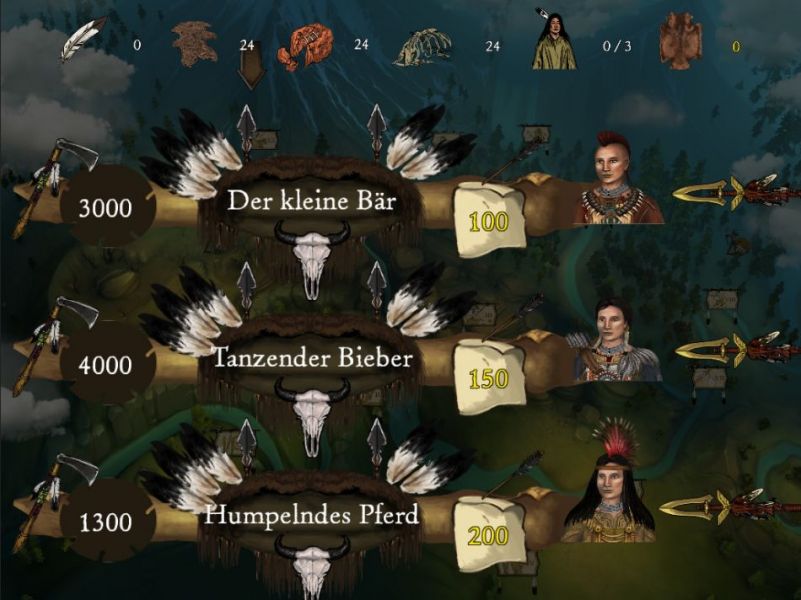The height and width of the screenshot is (600, 801).
Task: Click the tomahawk badge showing 1300
Action: pos(105,522)
